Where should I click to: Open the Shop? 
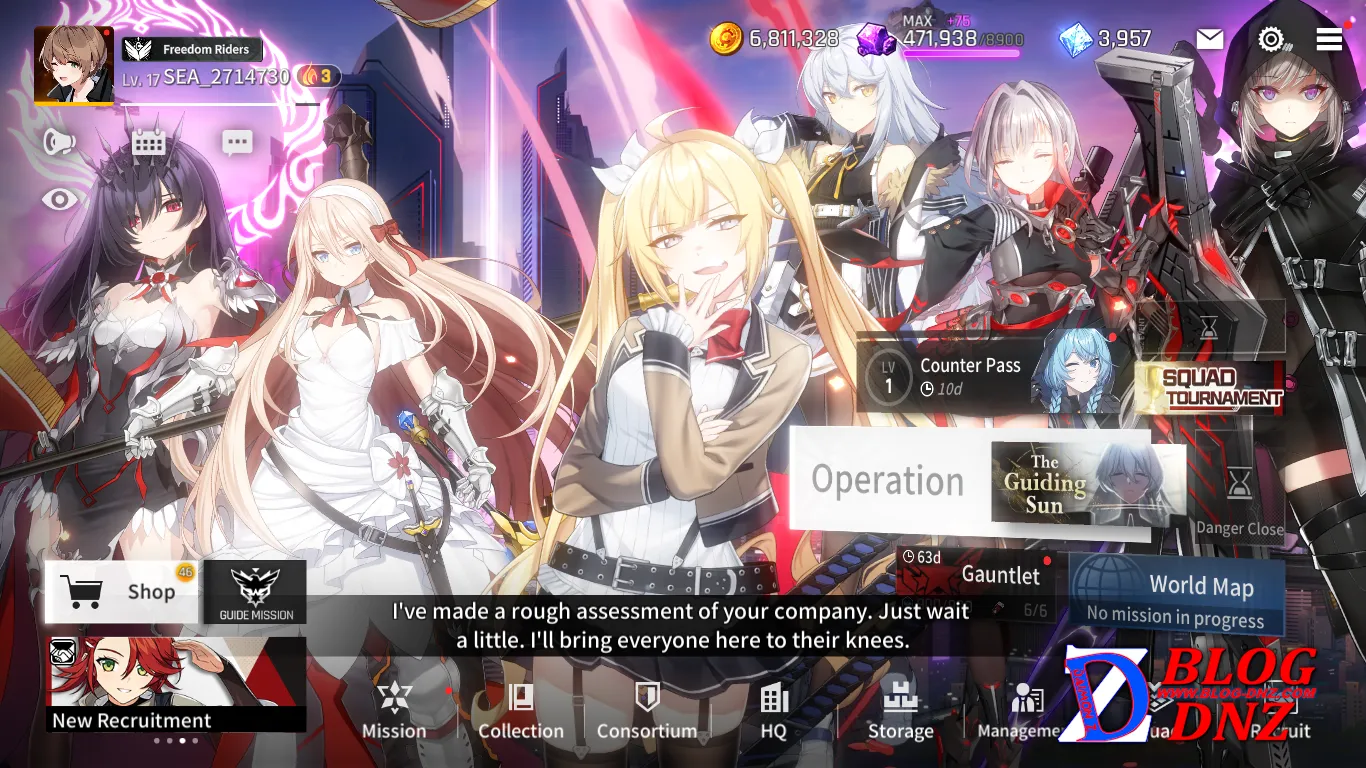pos(120,591)
